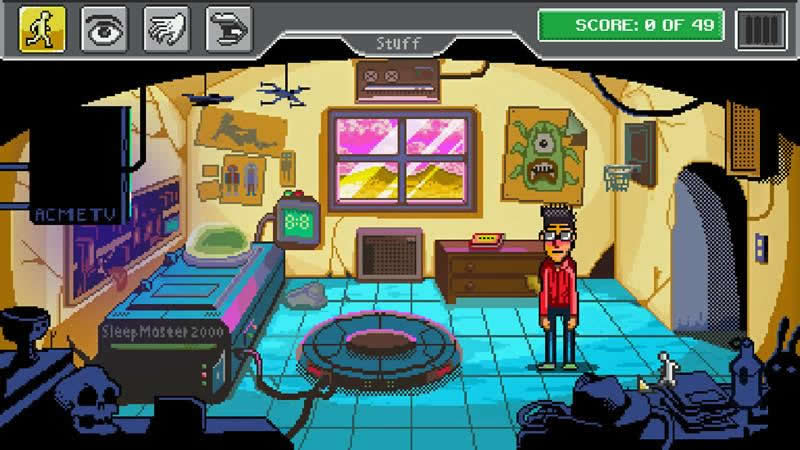Image resolution: width=800 pixels, height=450 pixels.
Task: Select the walk action icon
Action: [42, 28]
